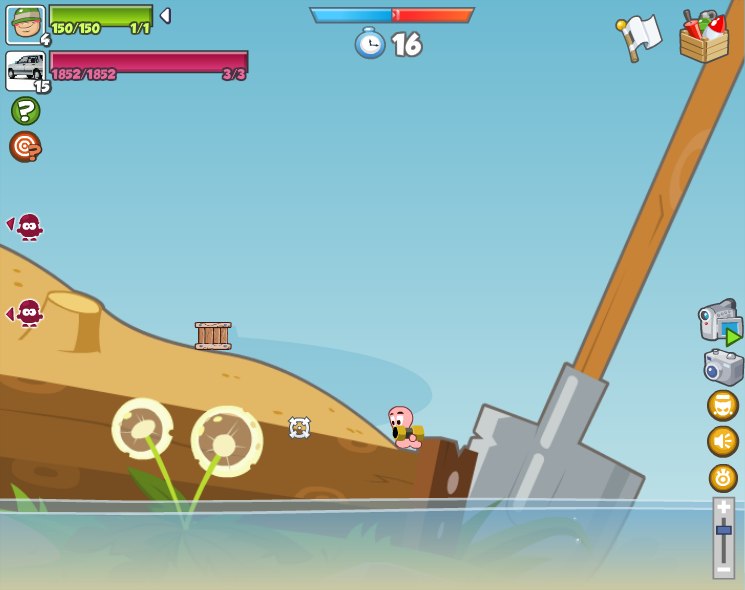Open the weapons crate inventory
The image size is (745, 590).
(704, 38)
